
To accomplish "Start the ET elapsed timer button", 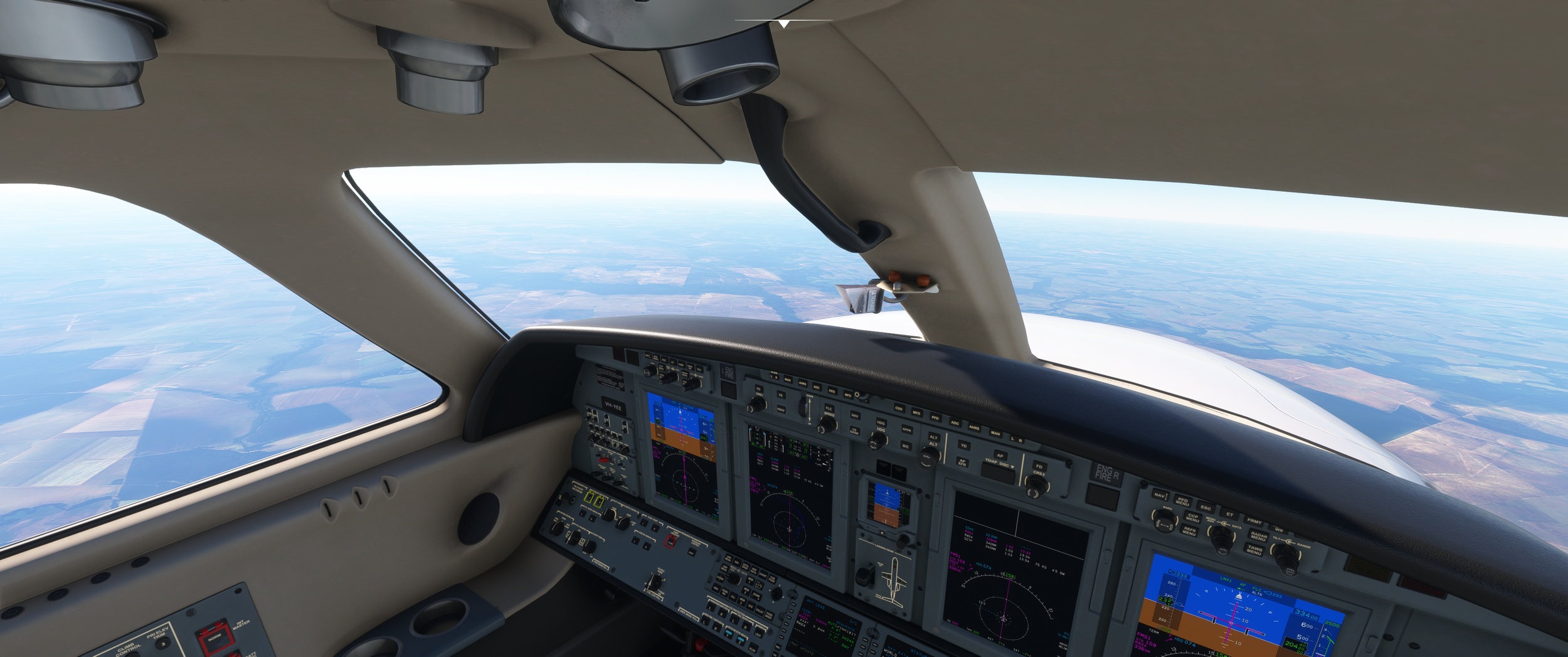I will (x=1229, y=515).
